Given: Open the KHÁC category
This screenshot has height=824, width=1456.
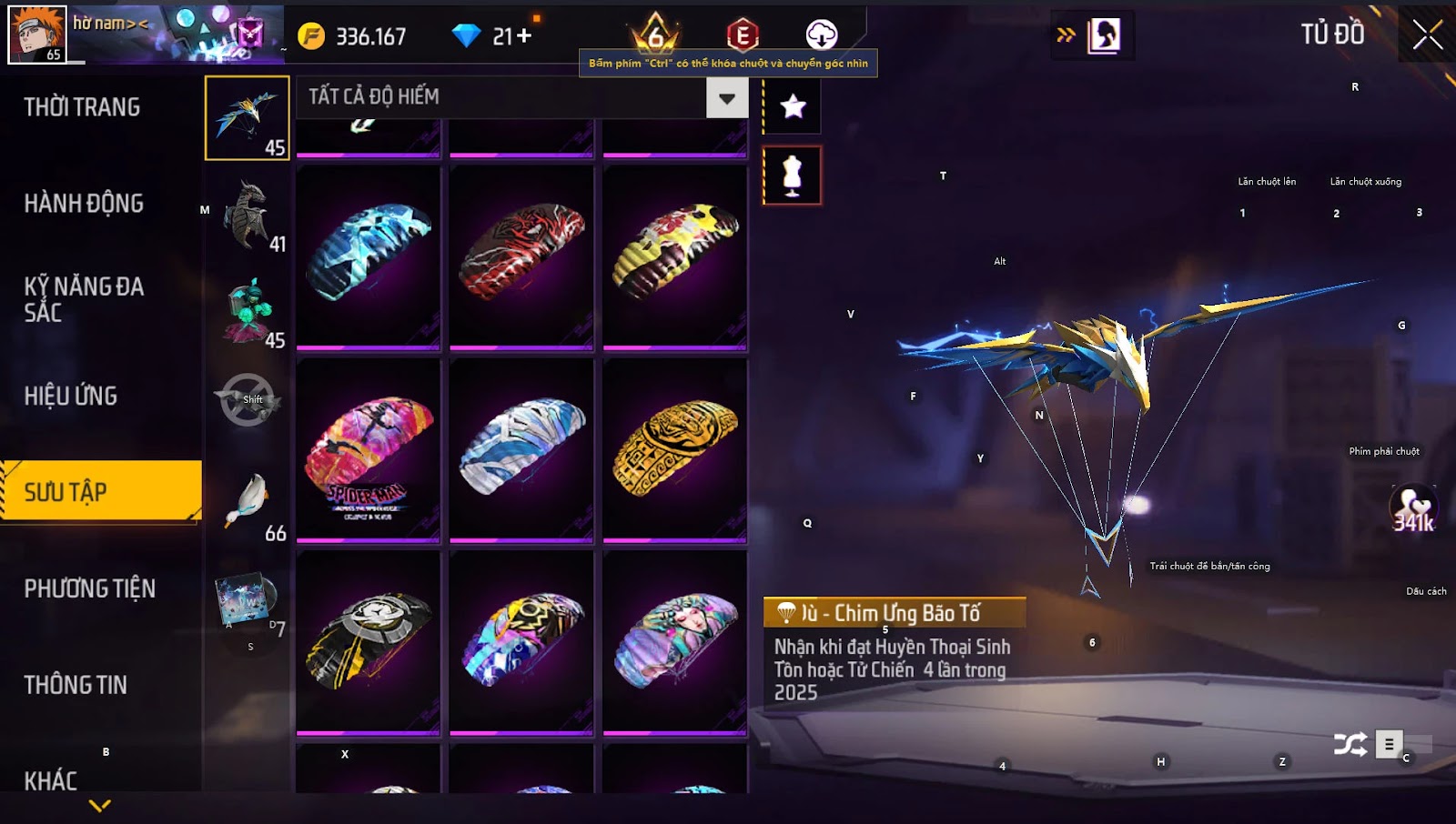Looking at the screenshot, I should coord(51,780).
